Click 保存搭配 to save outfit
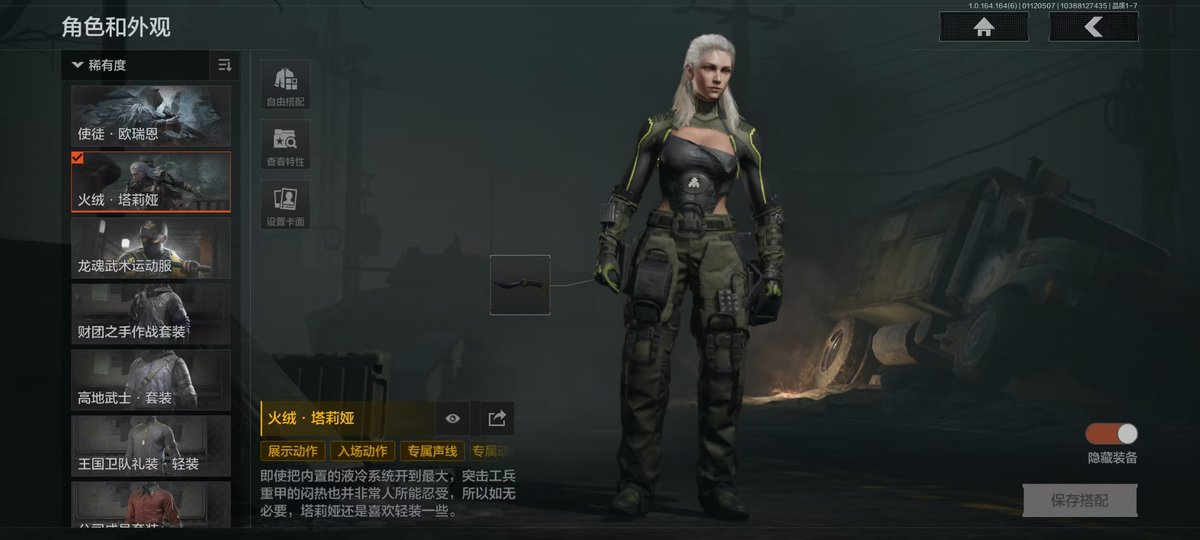Screen dimensions: 1200x540 (x=1080, y=500)
